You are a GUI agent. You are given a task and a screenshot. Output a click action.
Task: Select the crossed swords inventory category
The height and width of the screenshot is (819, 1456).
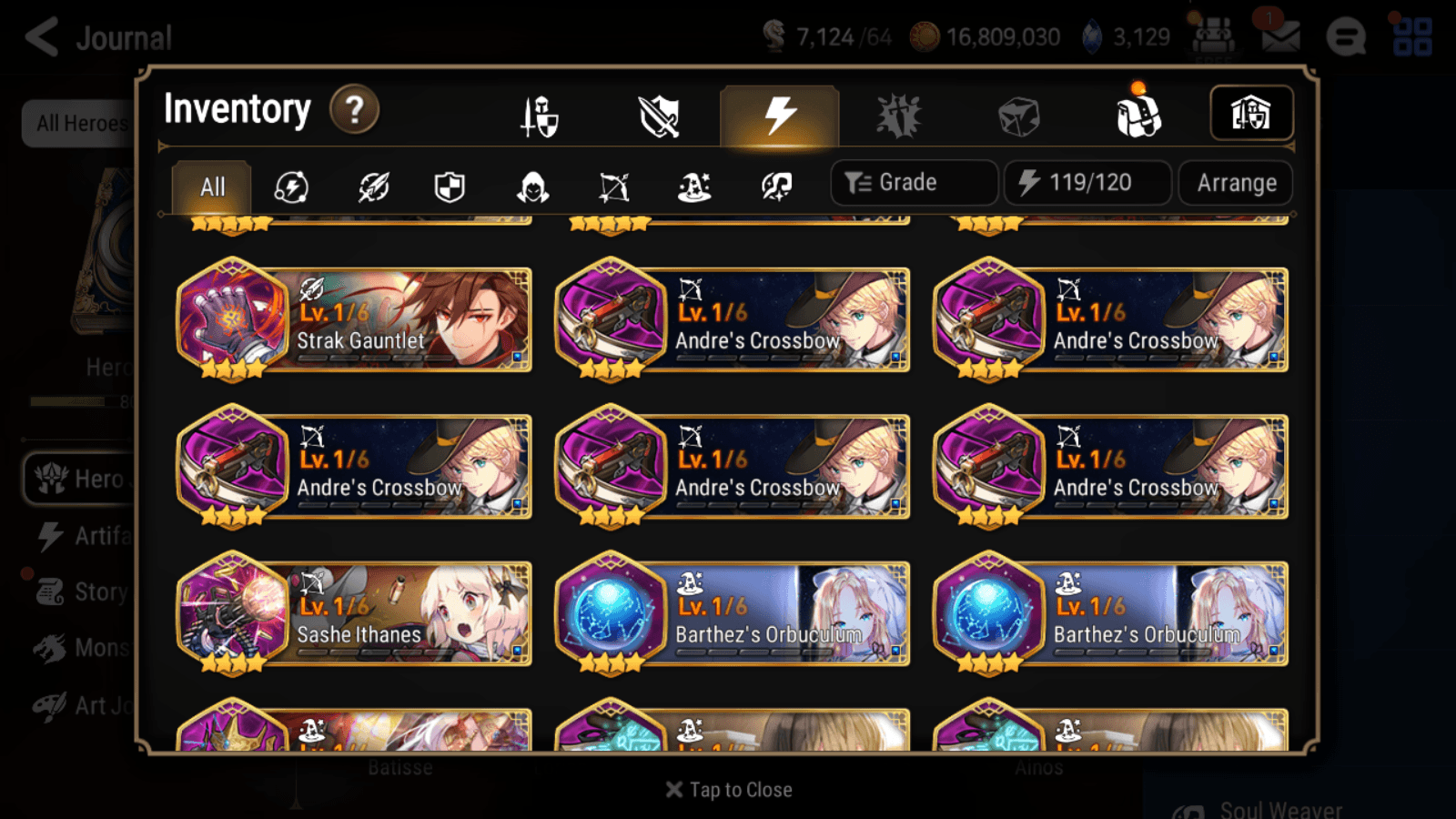(x=657, y=116)
